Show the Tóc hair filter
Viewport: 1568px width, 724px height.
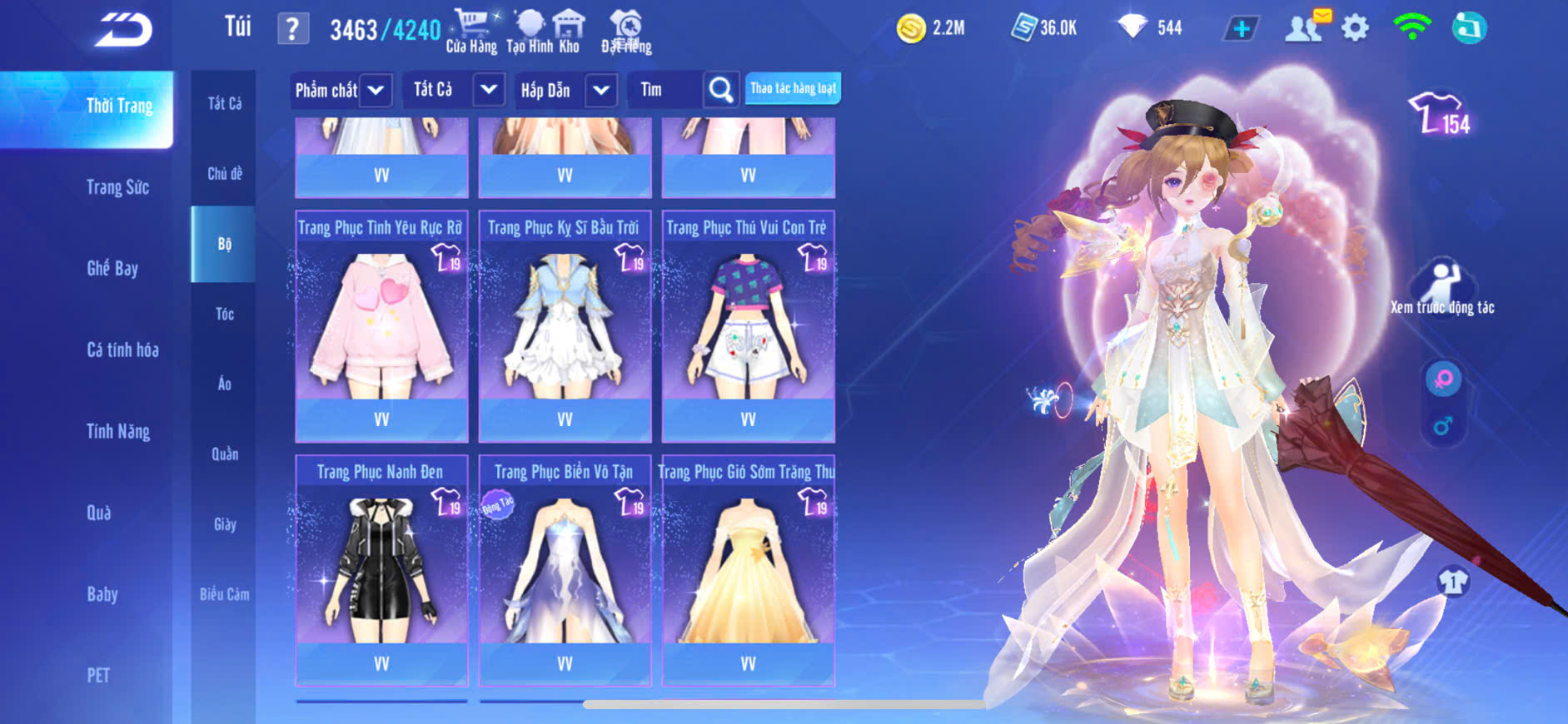click(224, 314)
